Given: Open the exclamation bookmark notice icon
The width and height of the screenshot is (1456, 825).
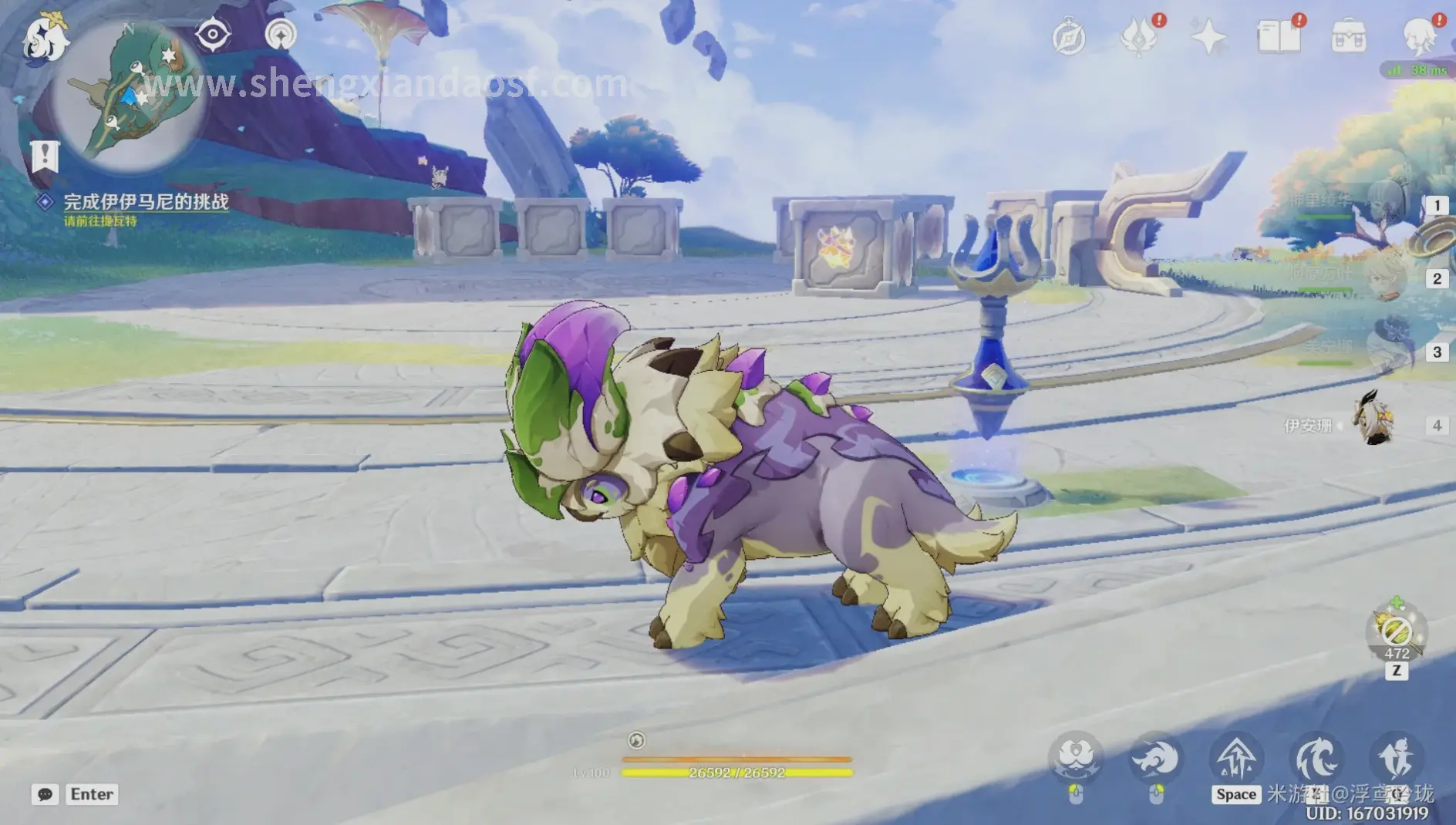Looking at the screenshot, I should (45, 157).
